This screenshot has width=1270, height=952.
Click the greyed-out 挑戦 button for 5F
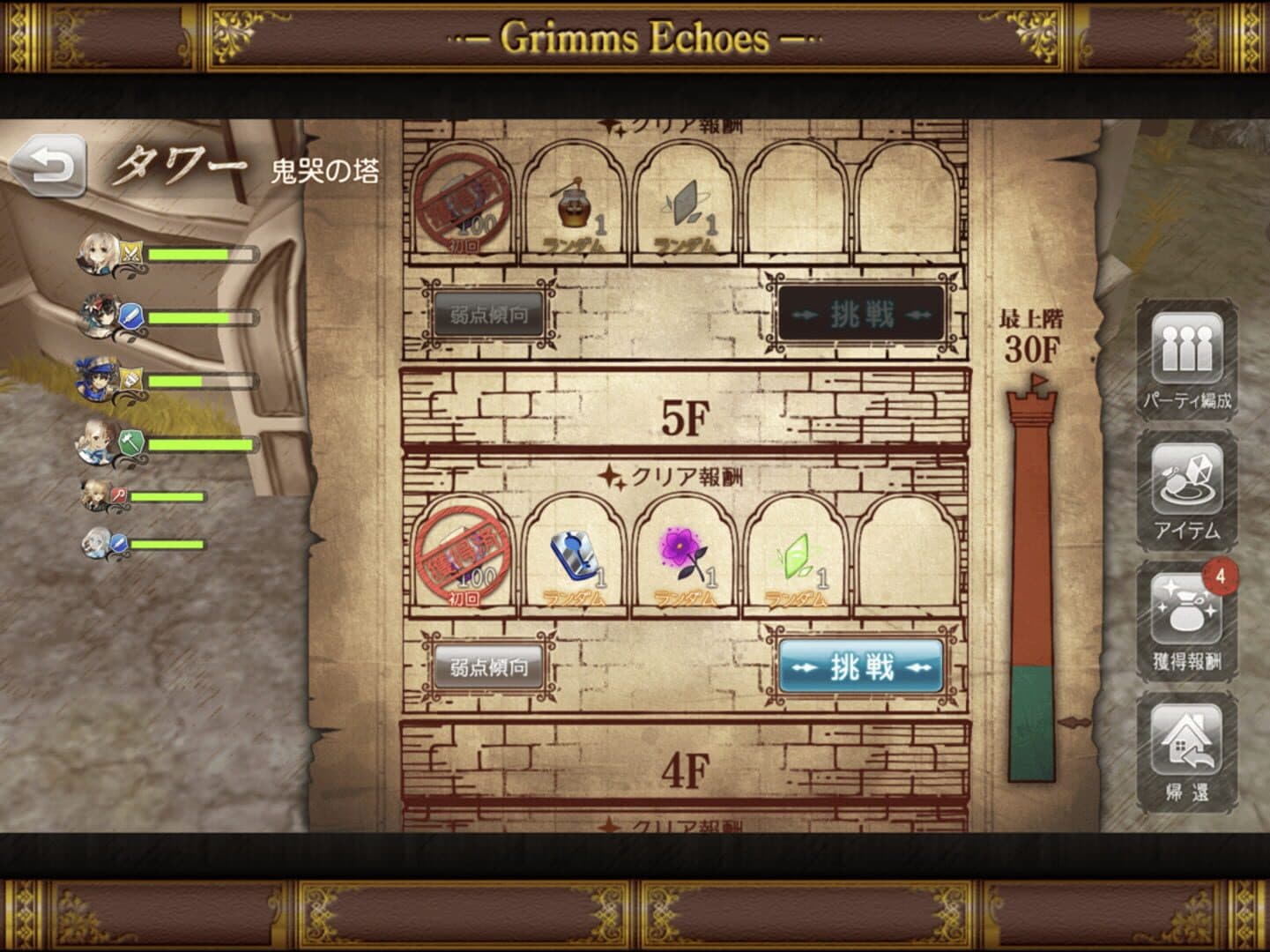861,315
